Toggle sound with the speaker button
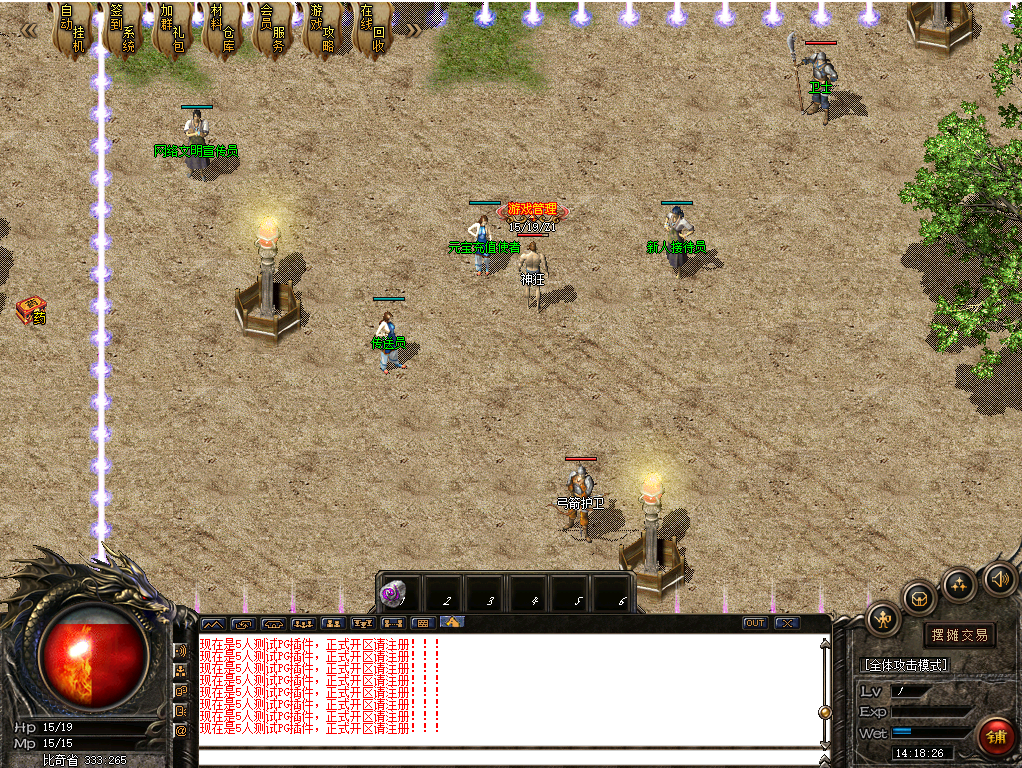Viewport: 1022px width, 768px height. click(999, 578)
